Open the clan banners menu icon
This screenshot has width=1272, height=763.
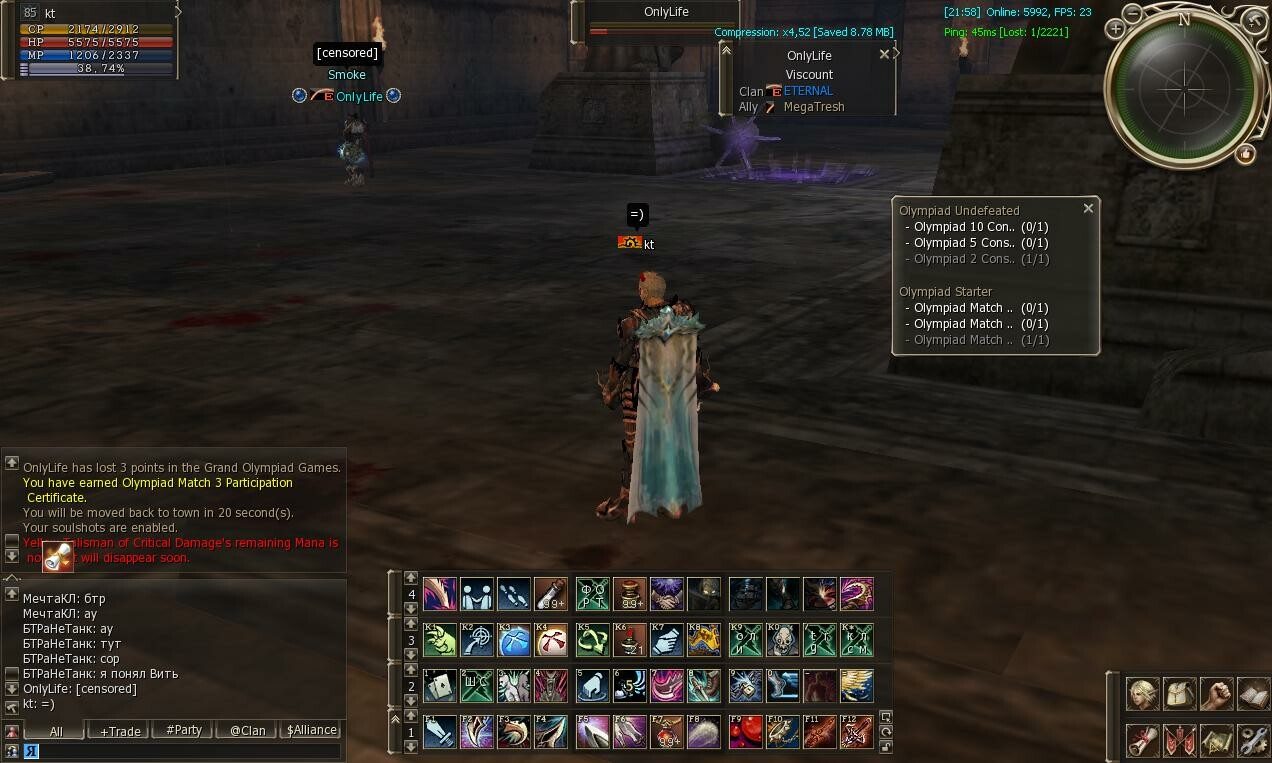tap(1180, 740)
